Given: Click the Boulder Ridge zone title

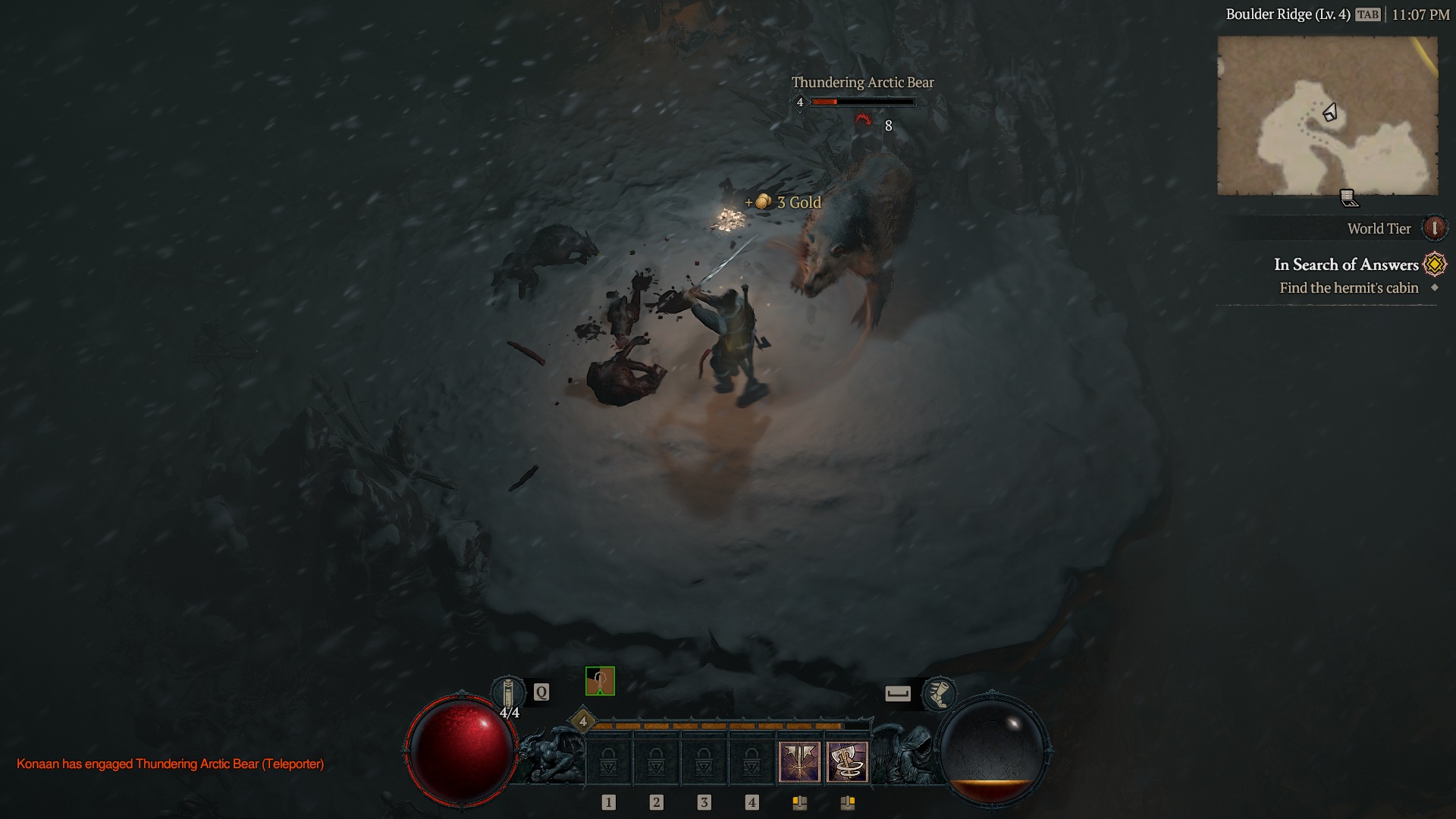Looking at the screenshot, I should coord(1289,13).
